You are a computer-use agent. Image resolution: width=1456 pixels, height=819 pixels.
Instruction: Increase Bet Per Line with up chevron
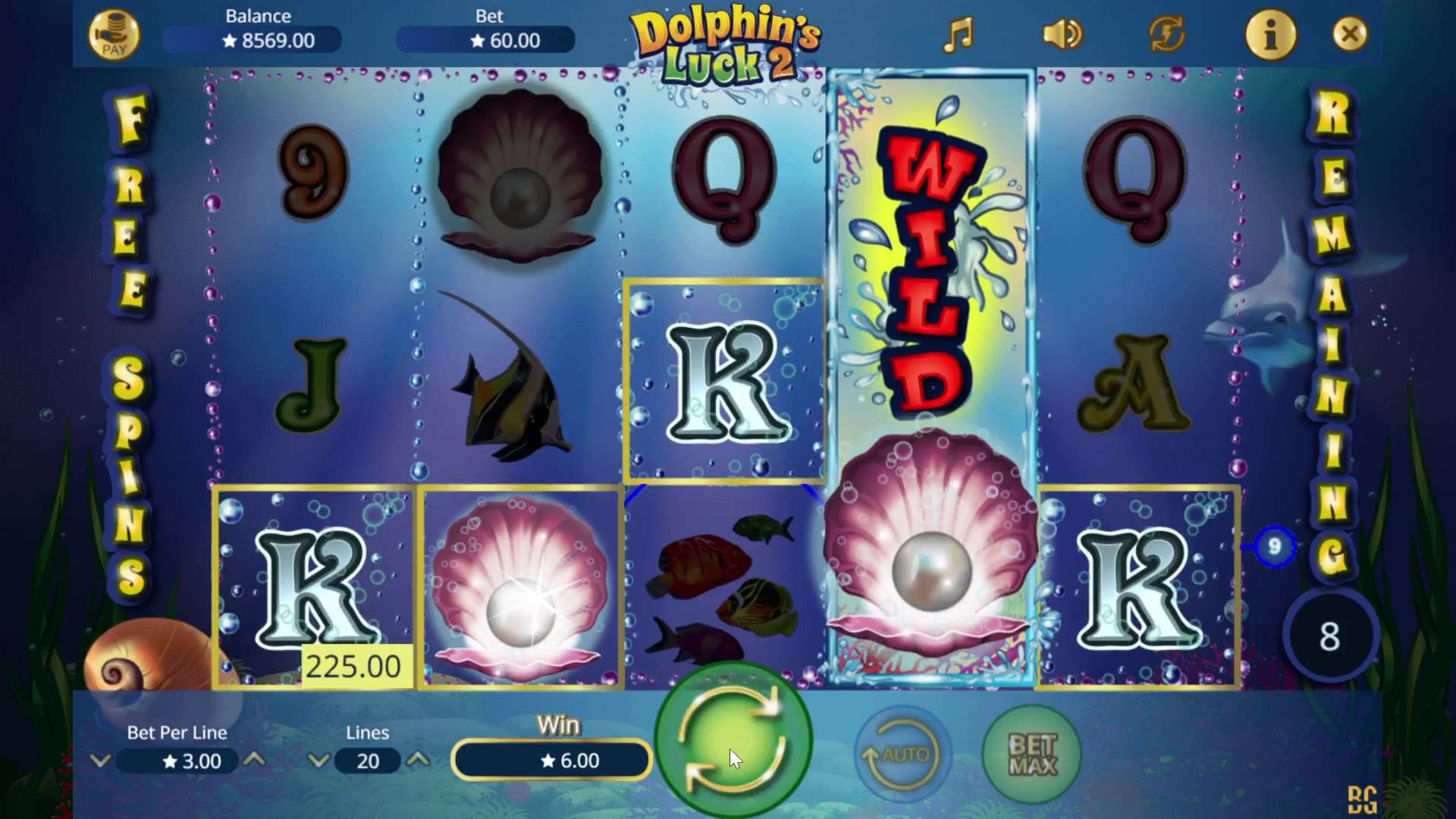pyautogui.click(x=256, y=761)
